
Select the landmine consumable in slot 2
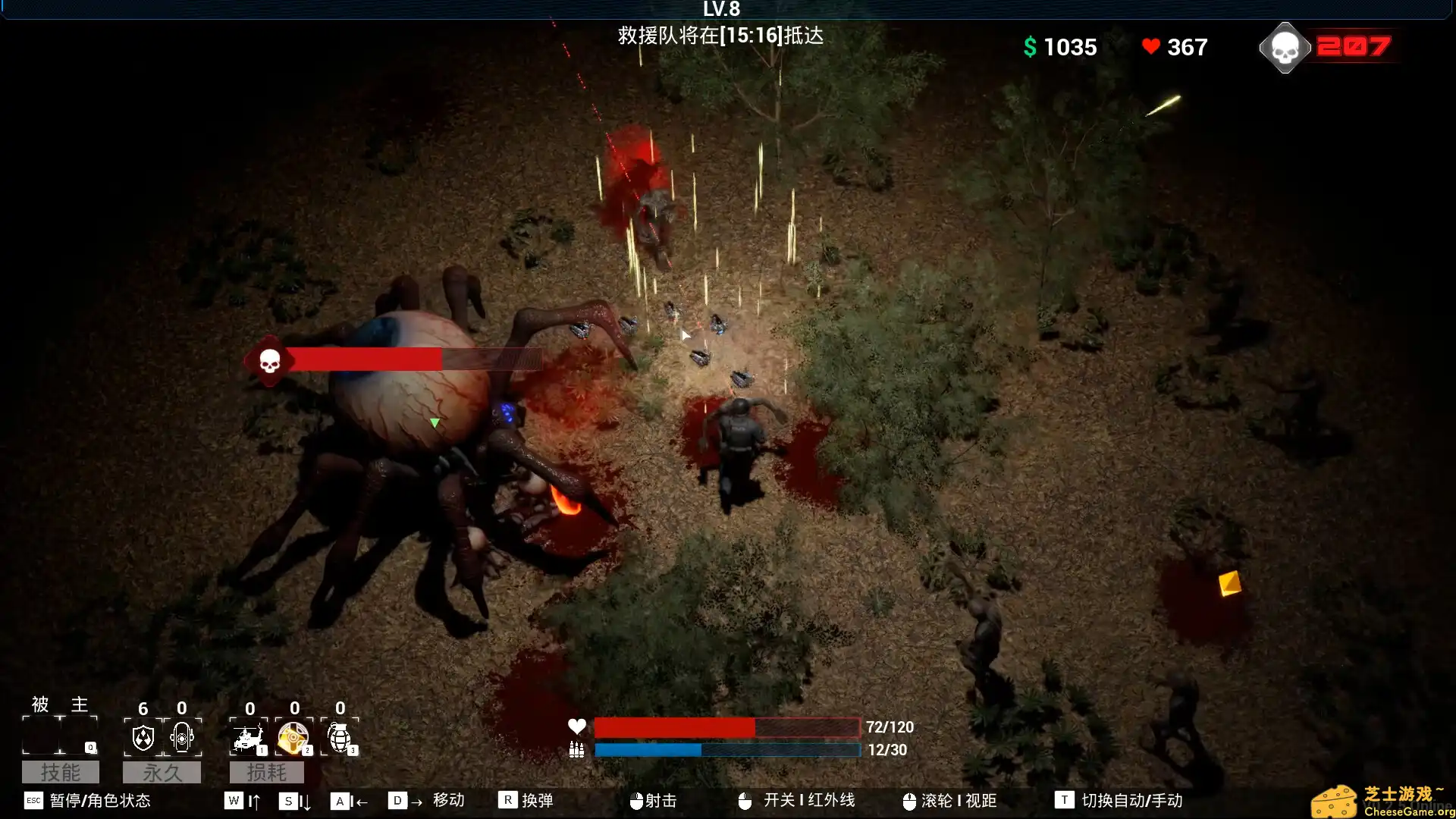[293, 737]
